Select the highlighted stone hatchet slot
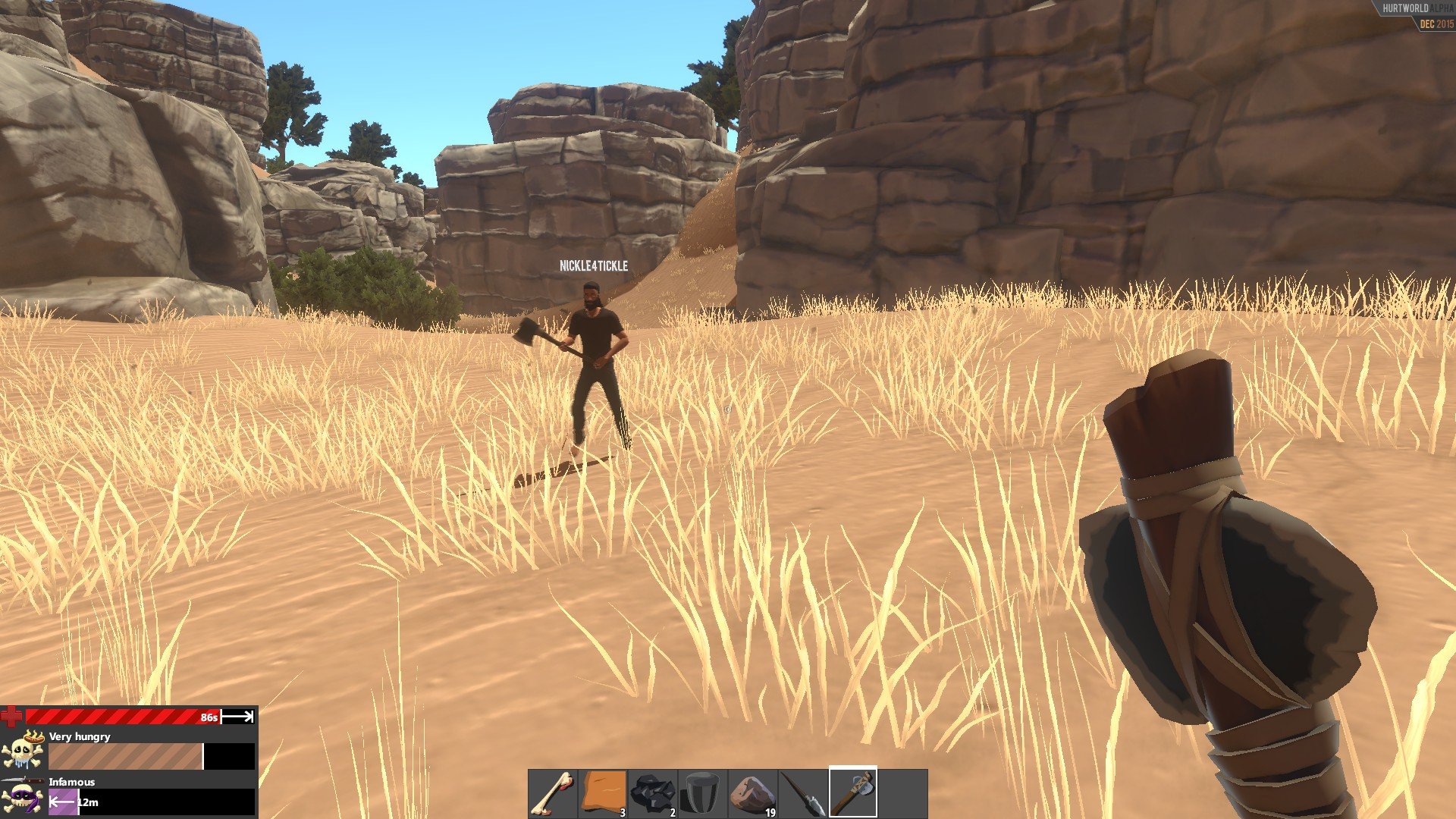This screenshot has width=1456, height=819. pyautogui.click(x=853, y=793)
